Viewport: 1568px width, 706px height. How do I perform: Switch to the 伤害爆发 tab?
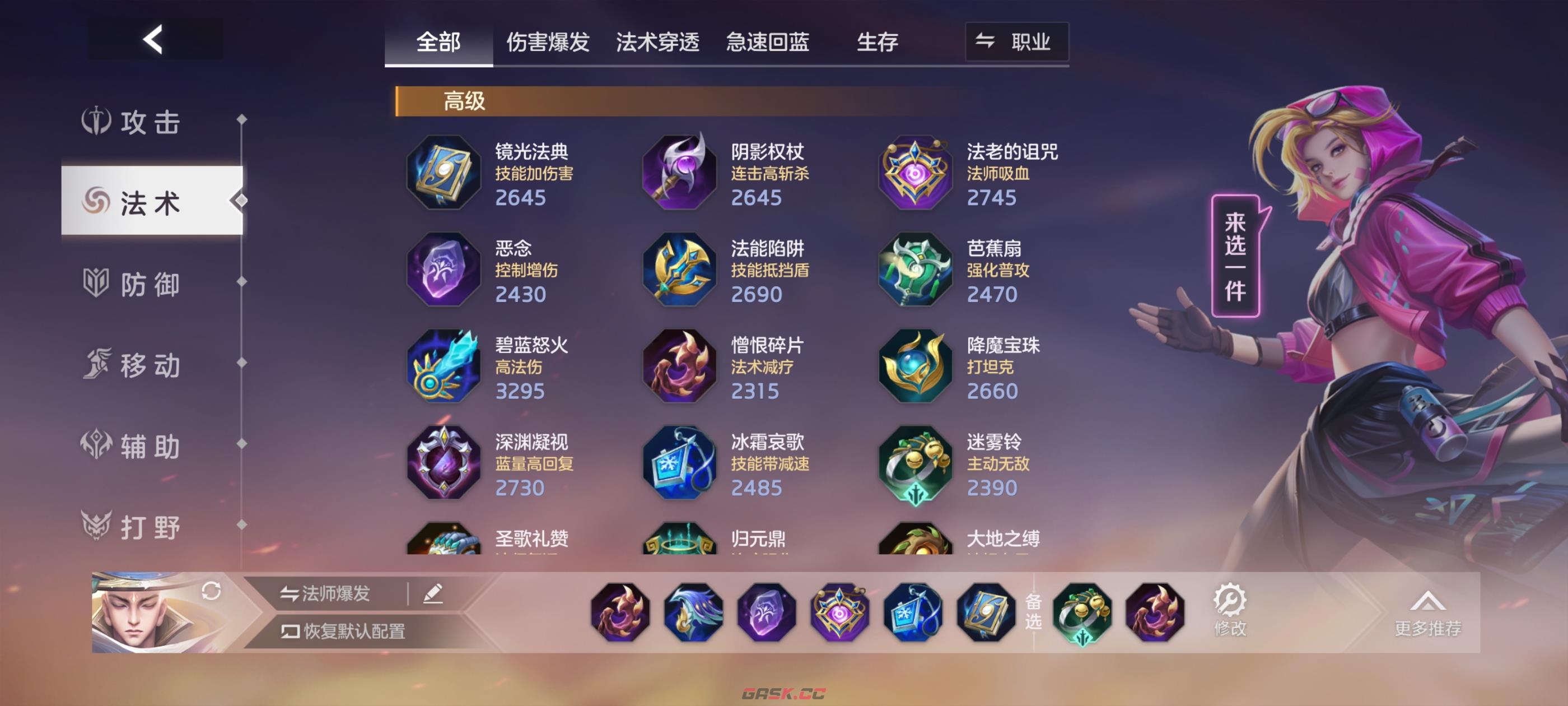coord(548,41)
